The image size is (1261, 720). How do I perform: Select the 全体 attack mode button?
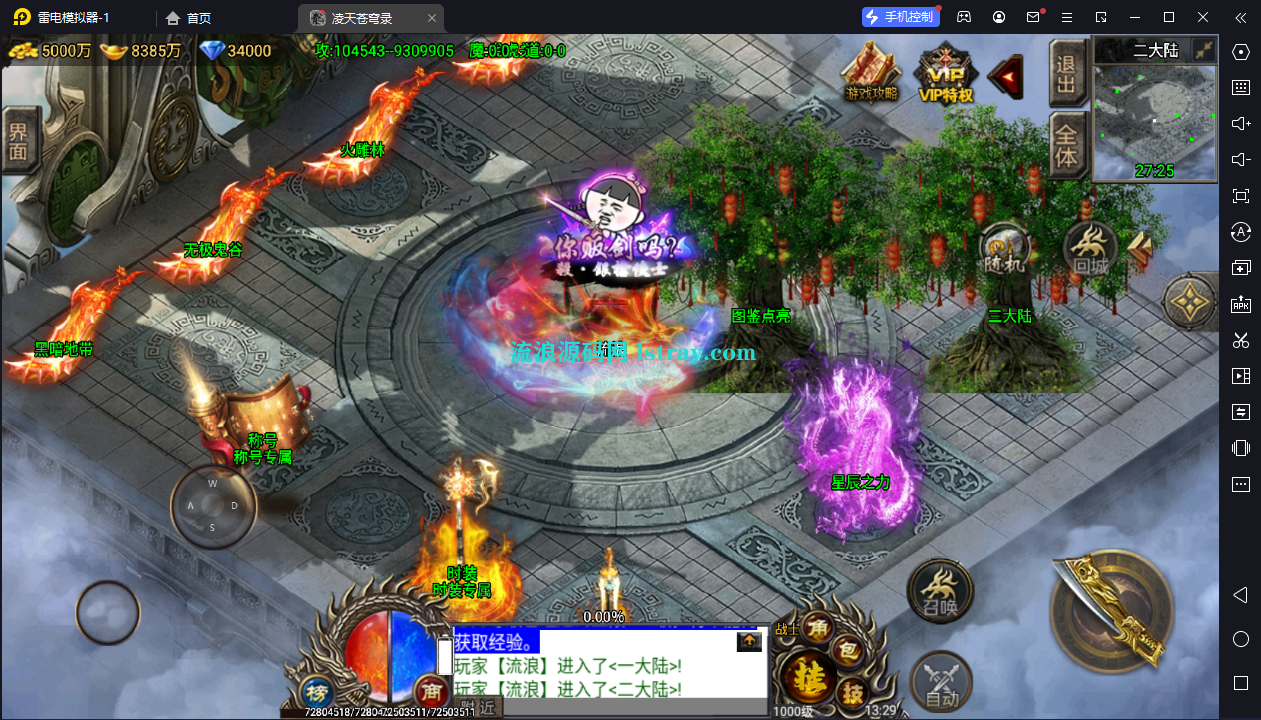click(1067, 145)
